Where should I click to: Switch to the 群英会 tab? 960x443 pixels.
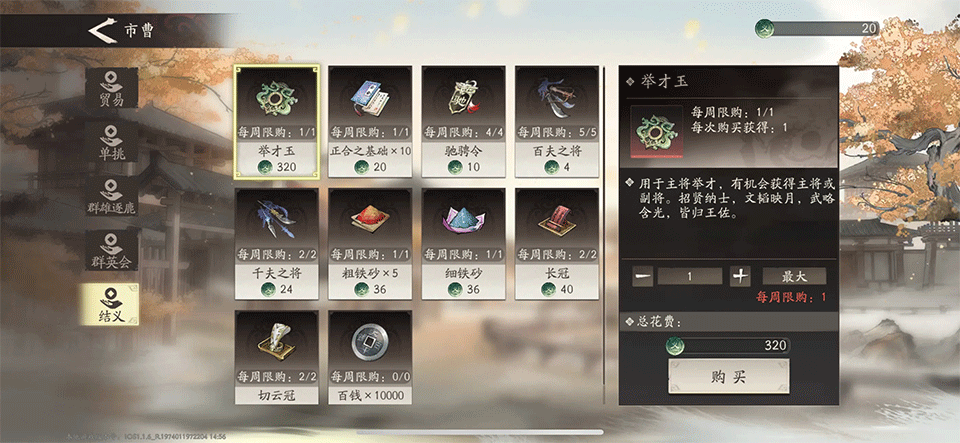click(x=111, y=250)
